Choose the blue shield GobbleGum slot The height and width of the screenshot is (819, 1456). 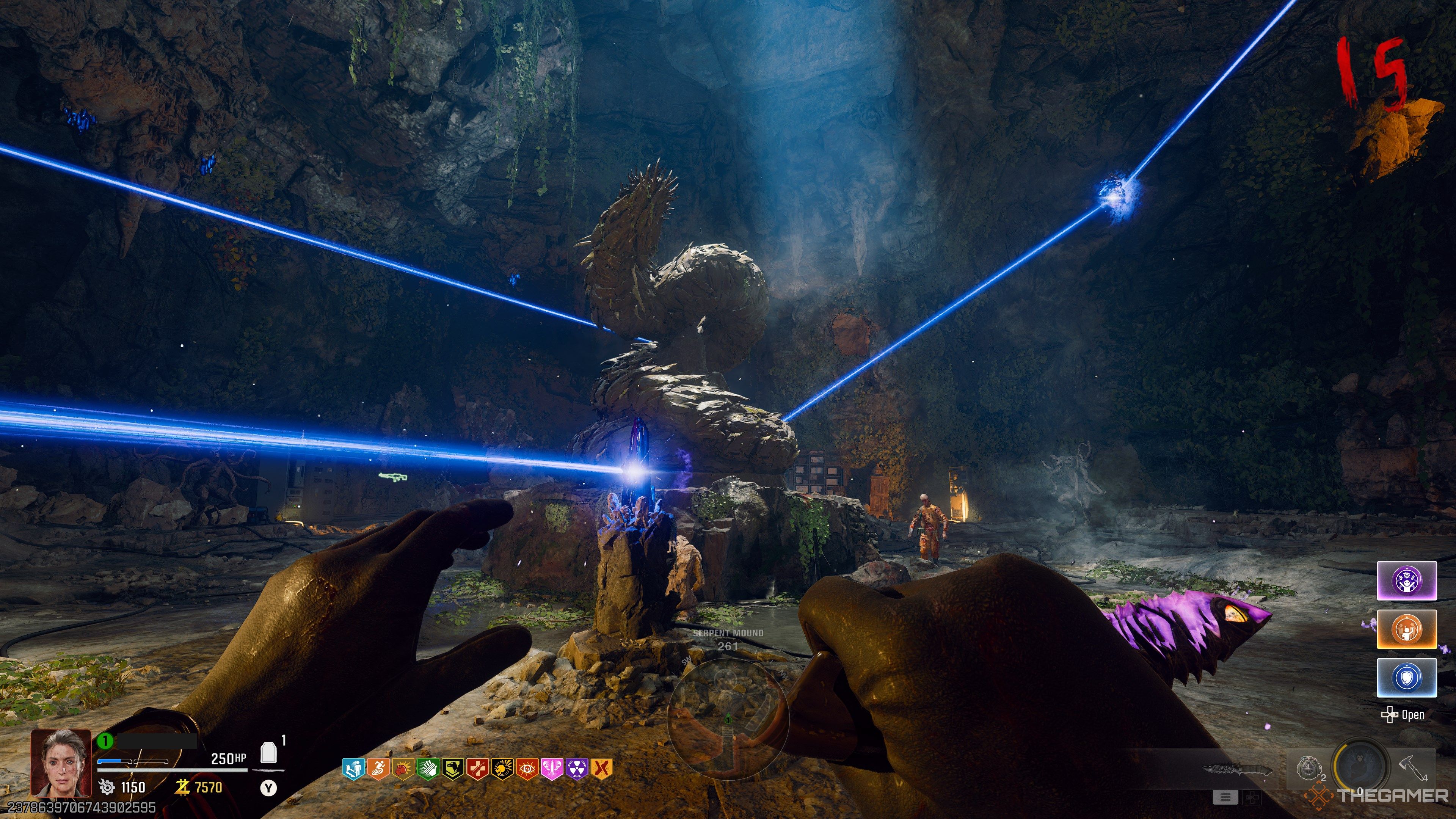(x=1406, y=677)
